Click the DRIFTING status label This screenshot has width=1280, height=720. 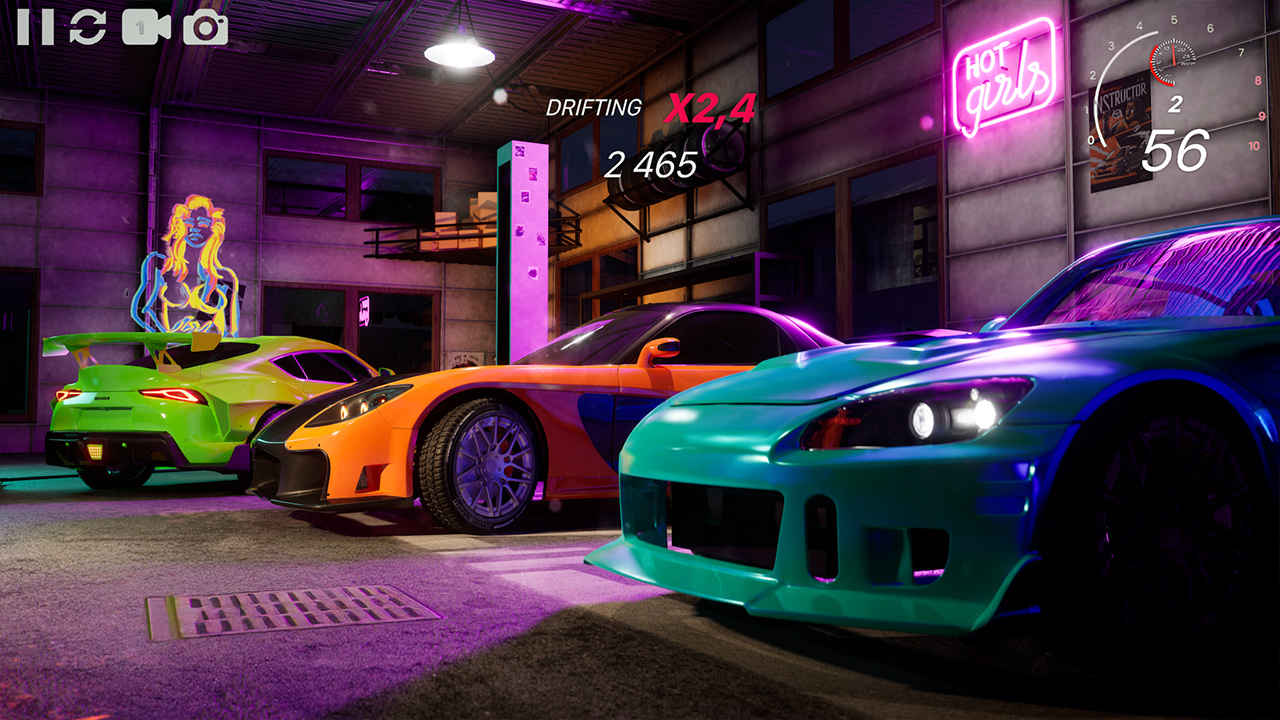(592, 106)
